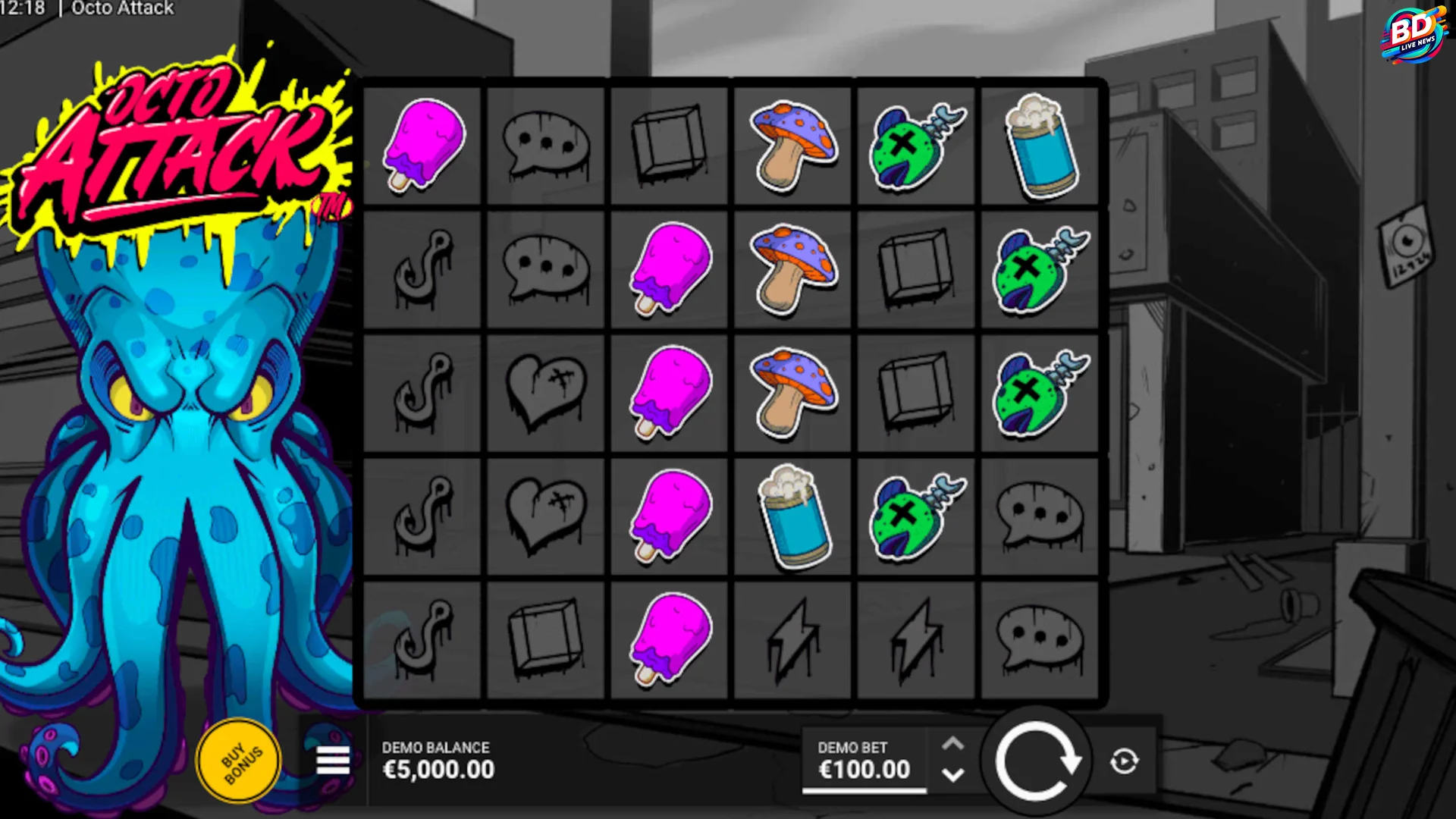Viewport: 1456px width, 819px height.
Task: Select a speech bubble symbol
Action: (545, 146)
